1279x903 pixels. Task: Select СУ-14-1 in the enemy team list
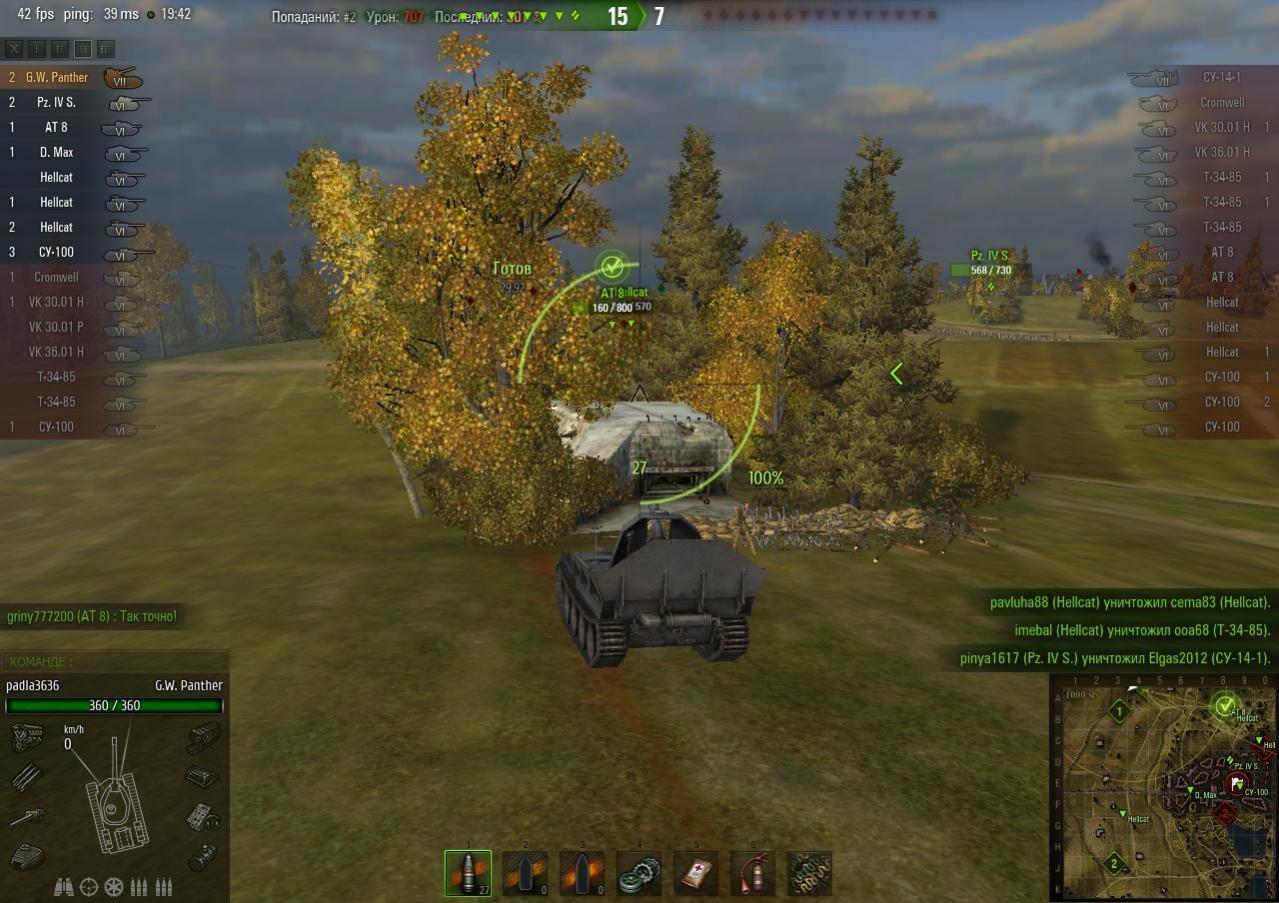(1222, 78)
